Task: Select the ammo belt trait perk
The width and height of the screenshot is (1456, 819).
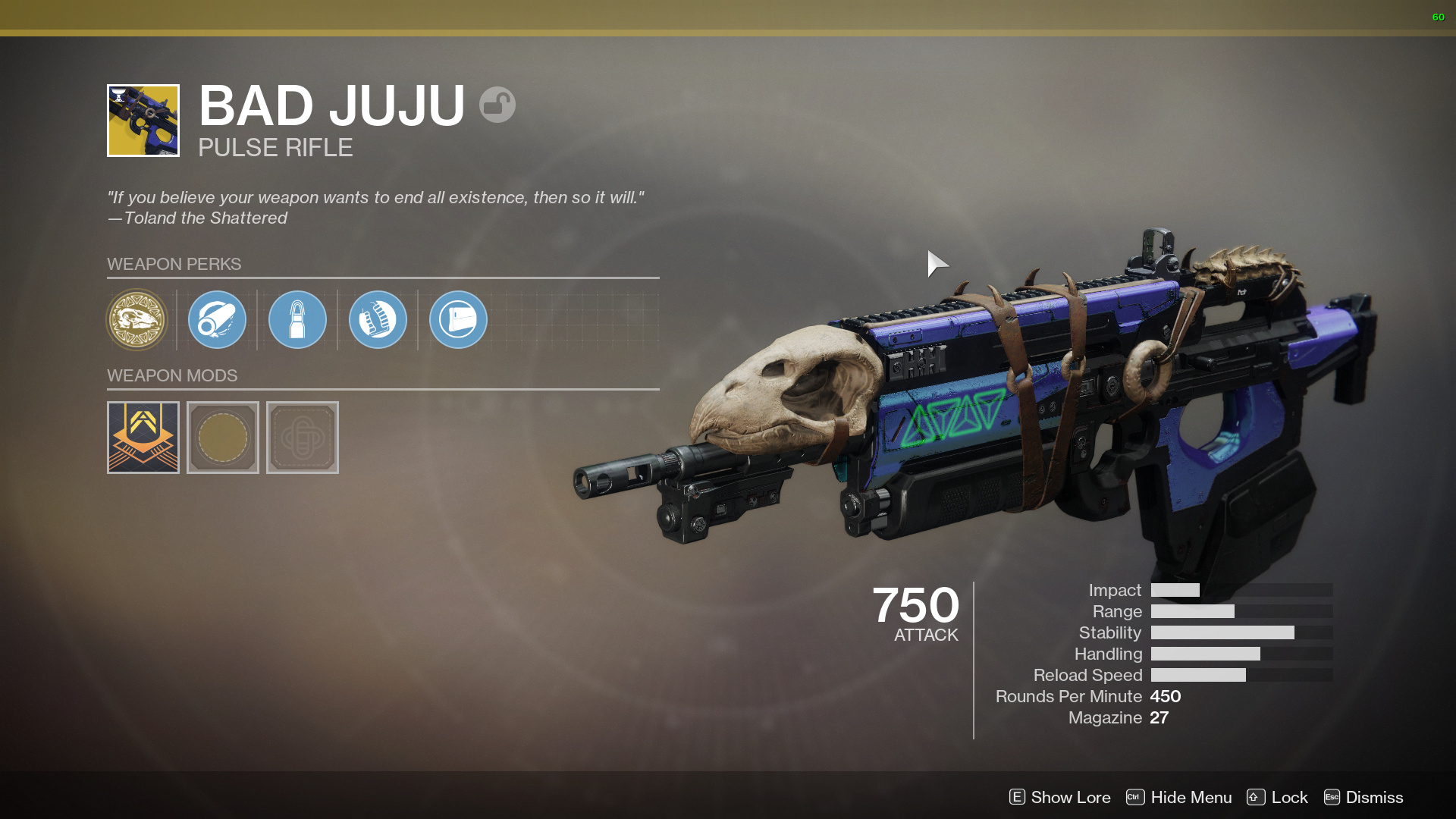Action: coord(378,320)
